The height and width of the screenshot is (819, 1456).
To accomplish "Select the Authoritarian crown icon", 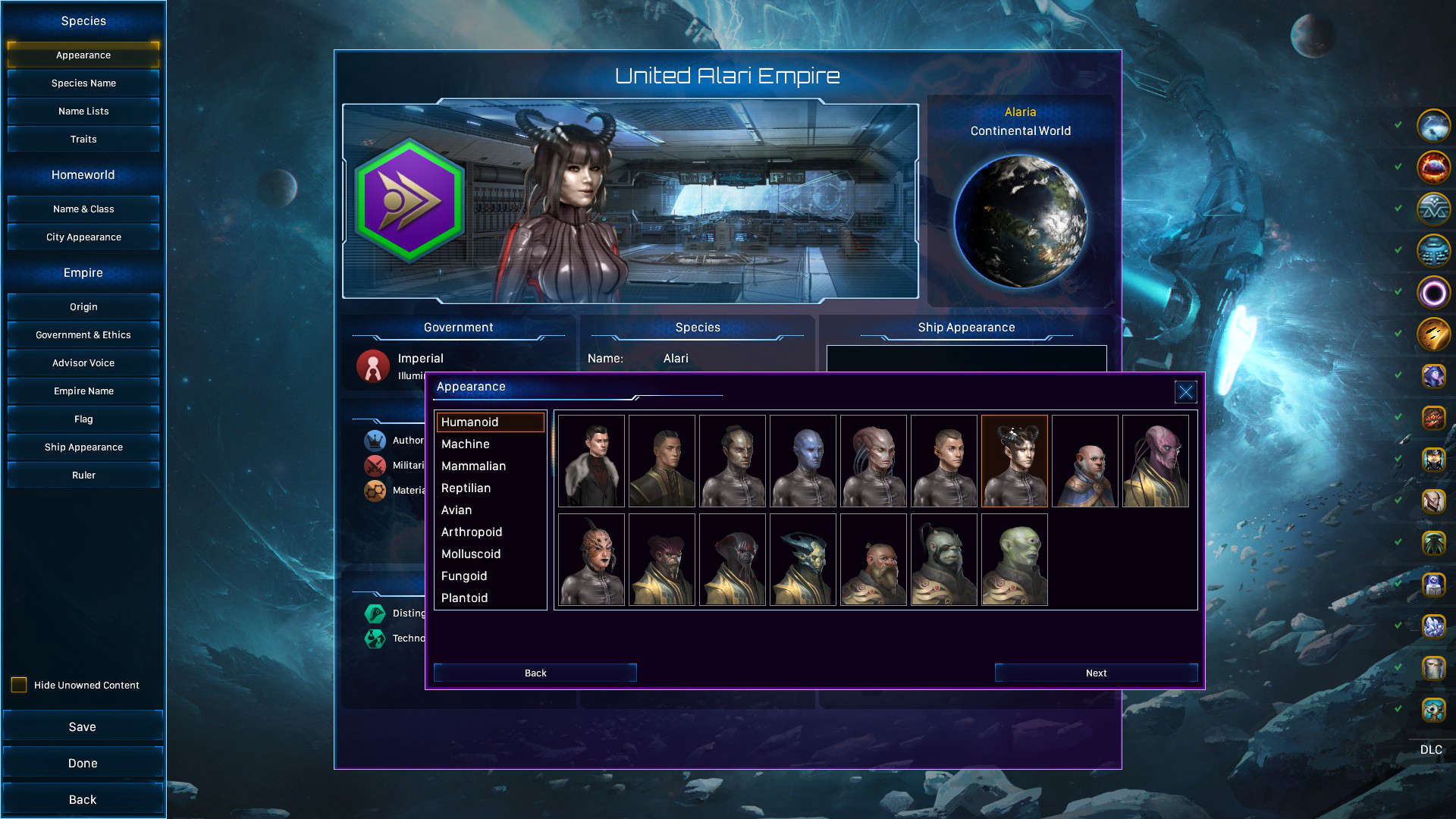I will (x=376, y=440).
